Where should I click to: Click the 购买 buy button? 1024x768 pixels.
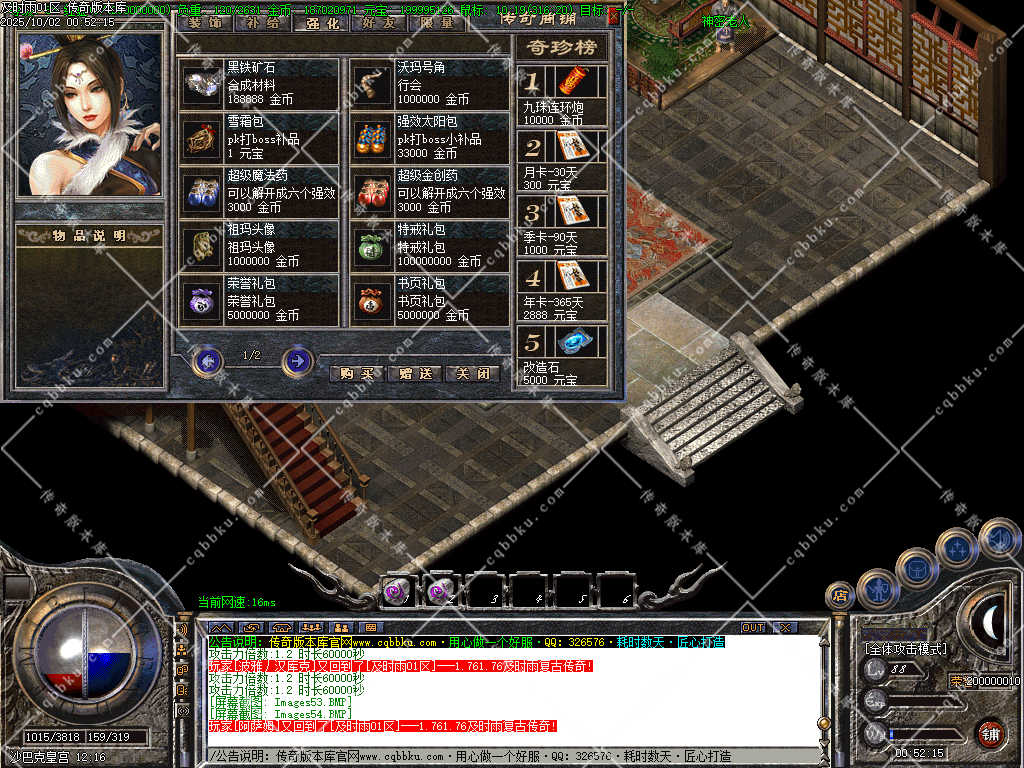[356, 374]
